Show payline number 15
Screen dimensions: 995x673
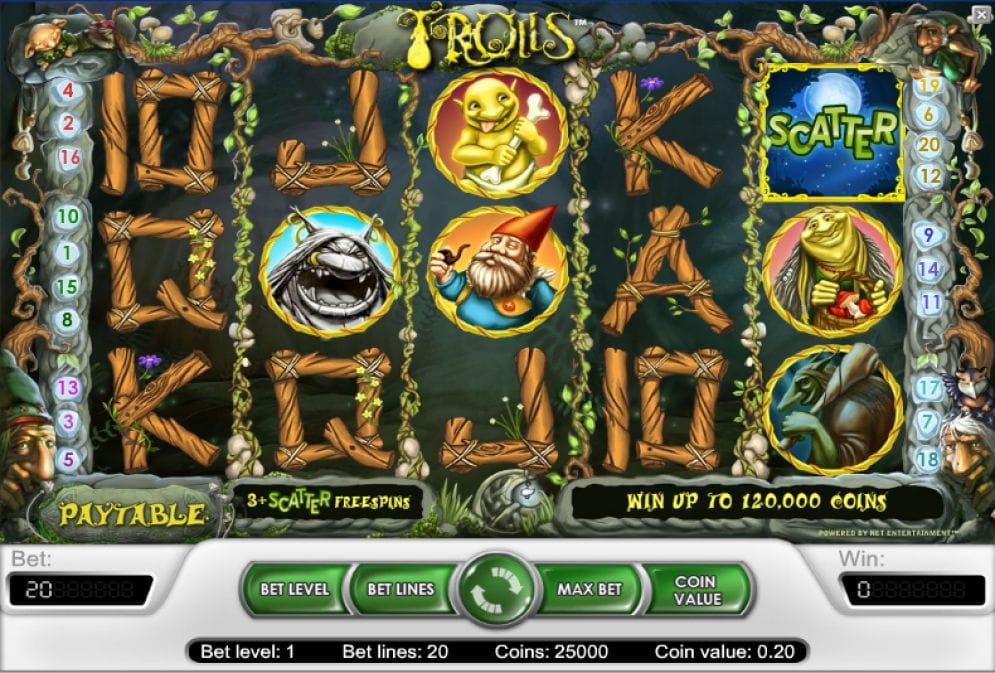[x=68, y=287]
